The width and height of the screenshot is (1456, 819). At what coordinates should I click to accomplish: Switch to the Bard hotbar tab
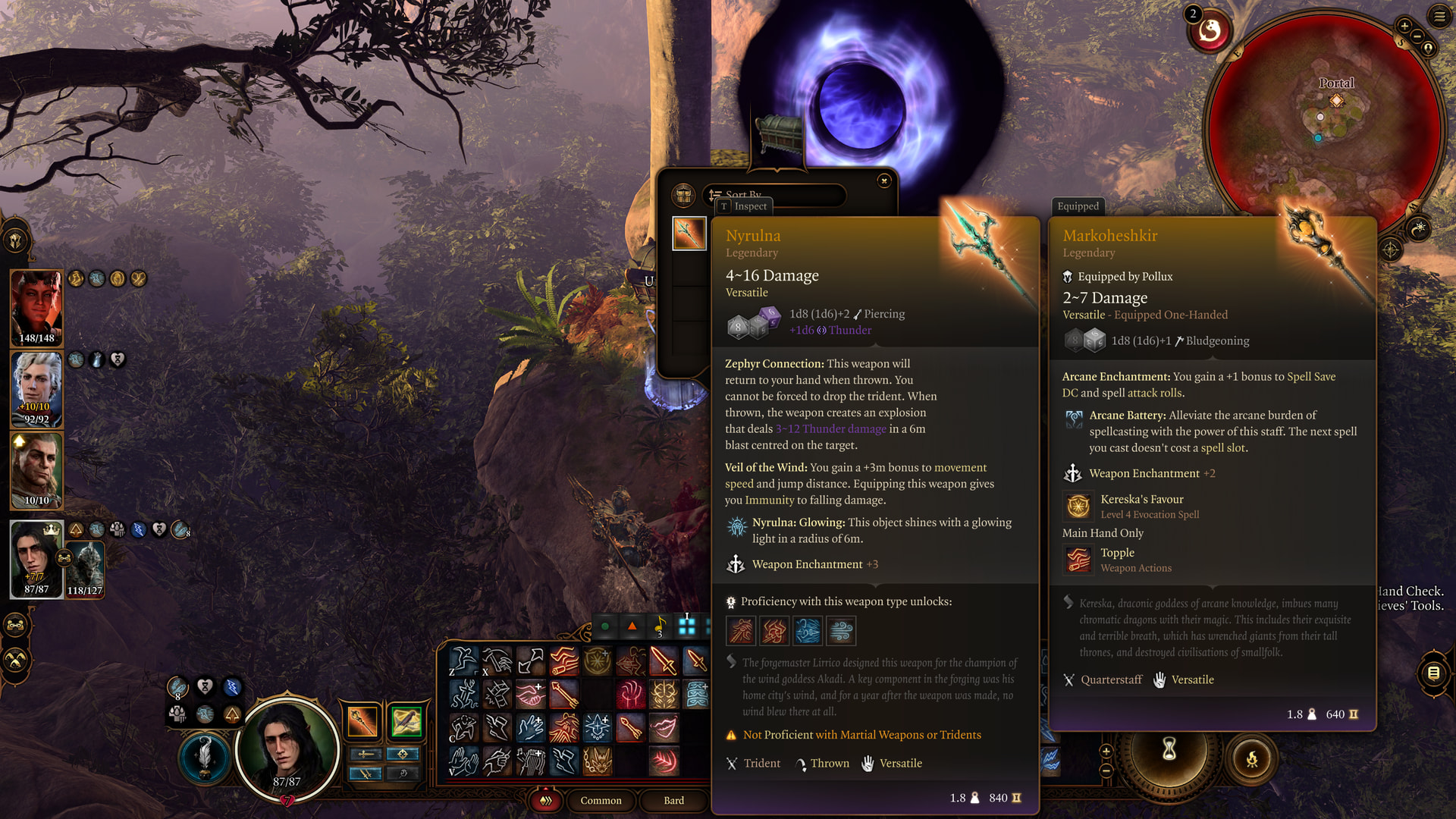(x=673, y=800)
